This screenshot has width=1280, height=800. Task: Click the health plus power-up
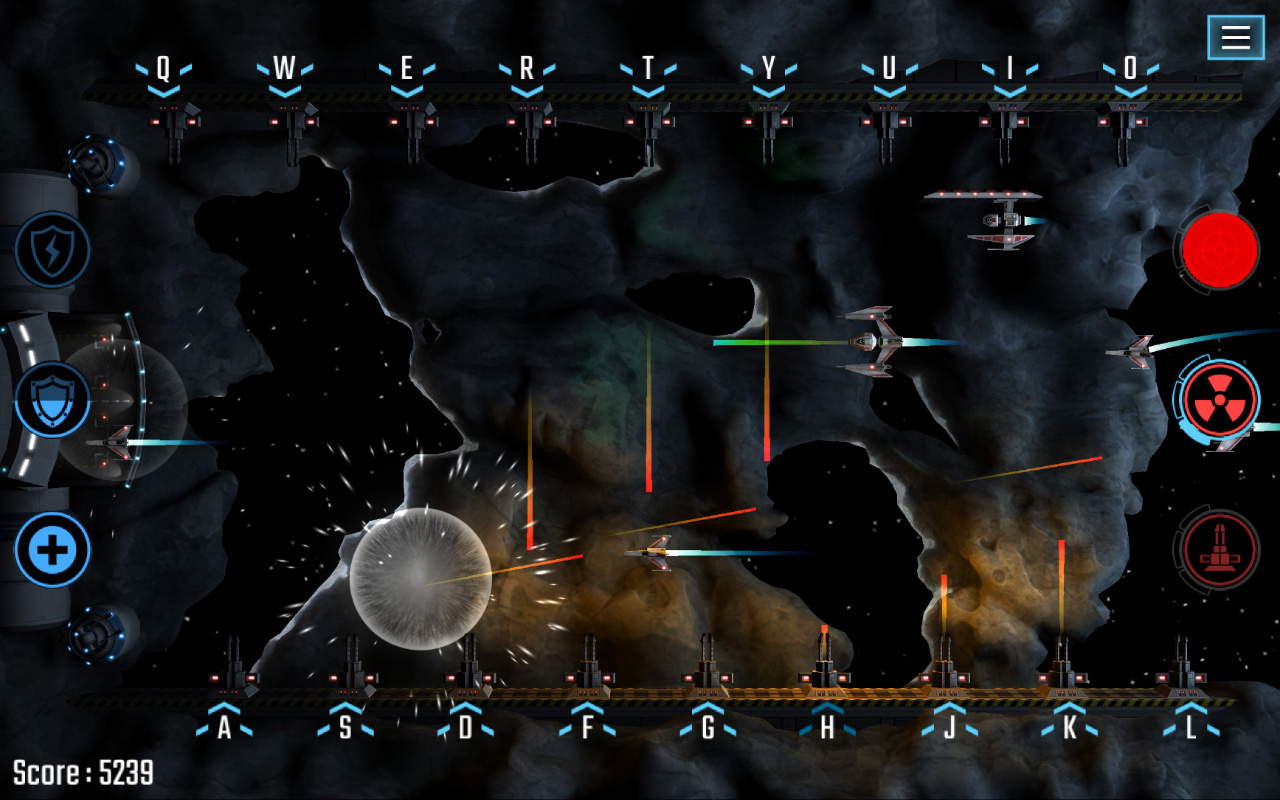pyautogui.click(x=52, y=549)
